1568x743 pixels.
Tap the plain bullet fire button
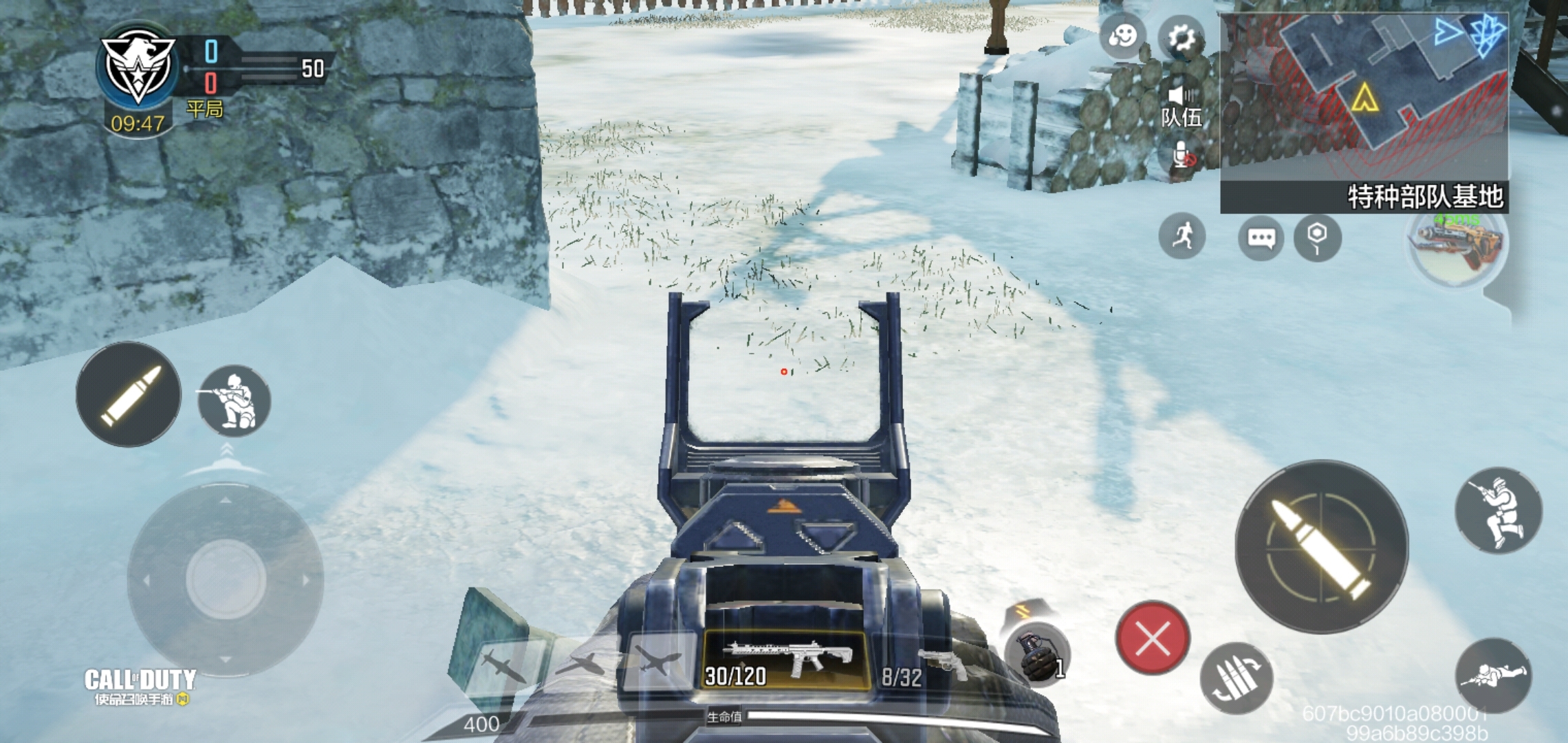(x=129, y=394)
